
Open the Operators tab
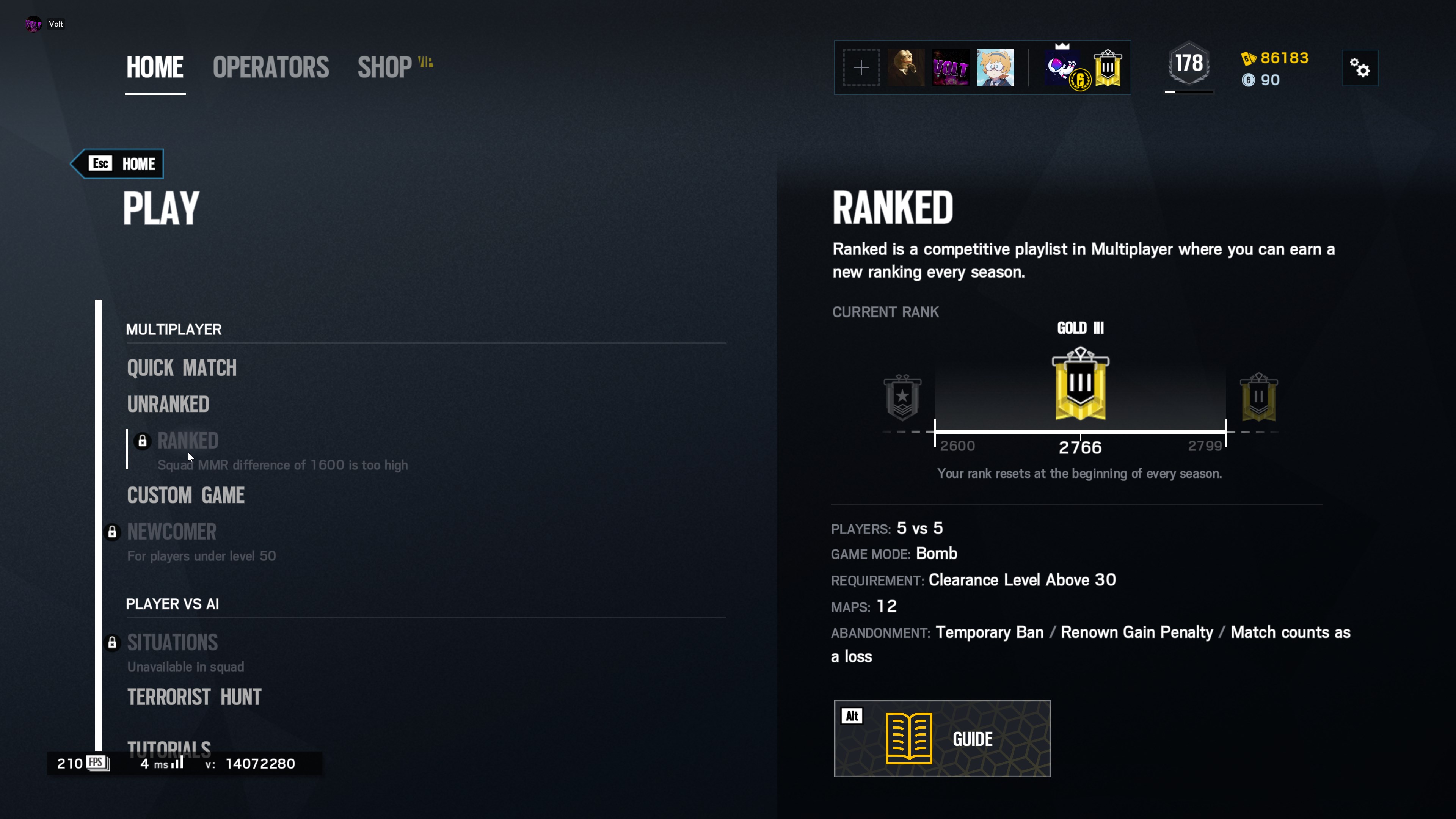(x=271, y=67)
